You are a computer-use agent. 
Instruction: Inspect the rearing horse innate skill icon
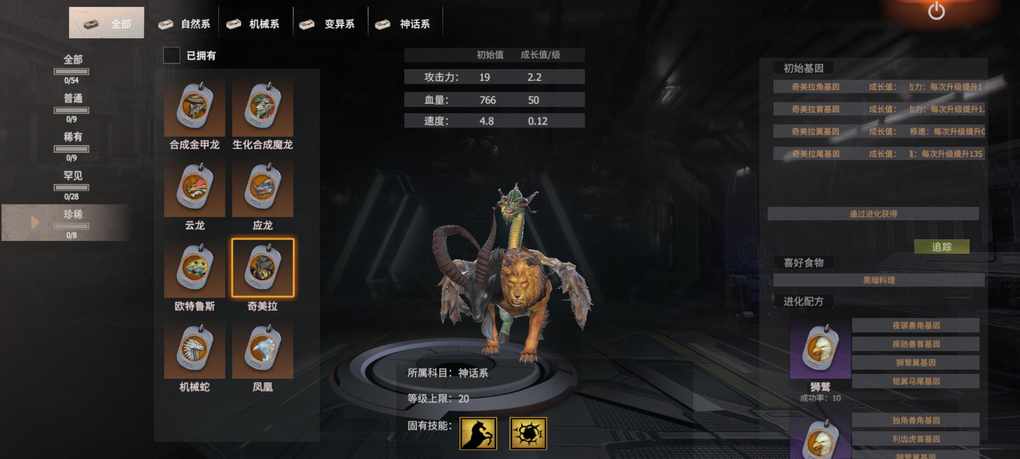pos(478,433)
